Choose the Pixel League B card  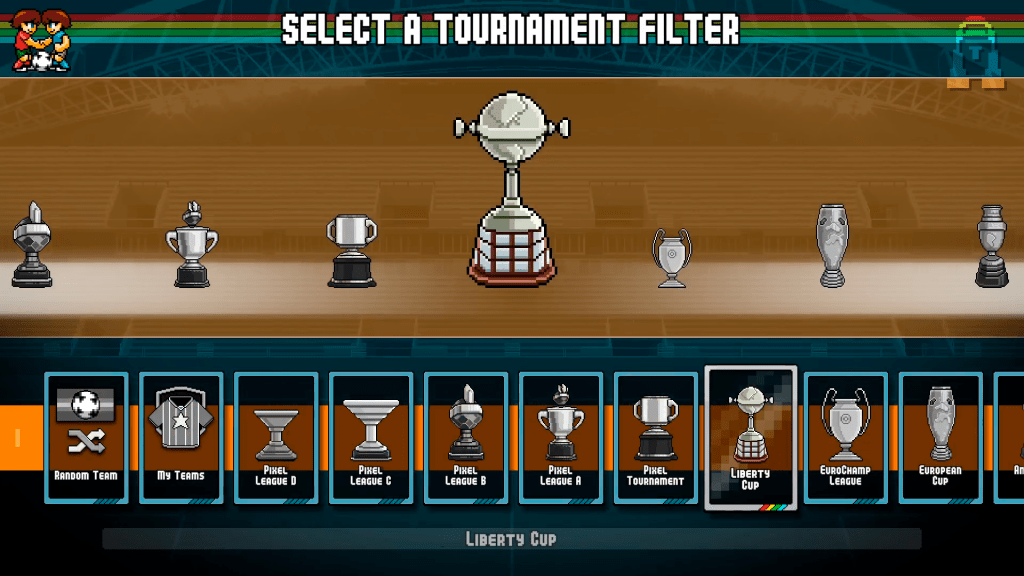(x=466, y=437)
